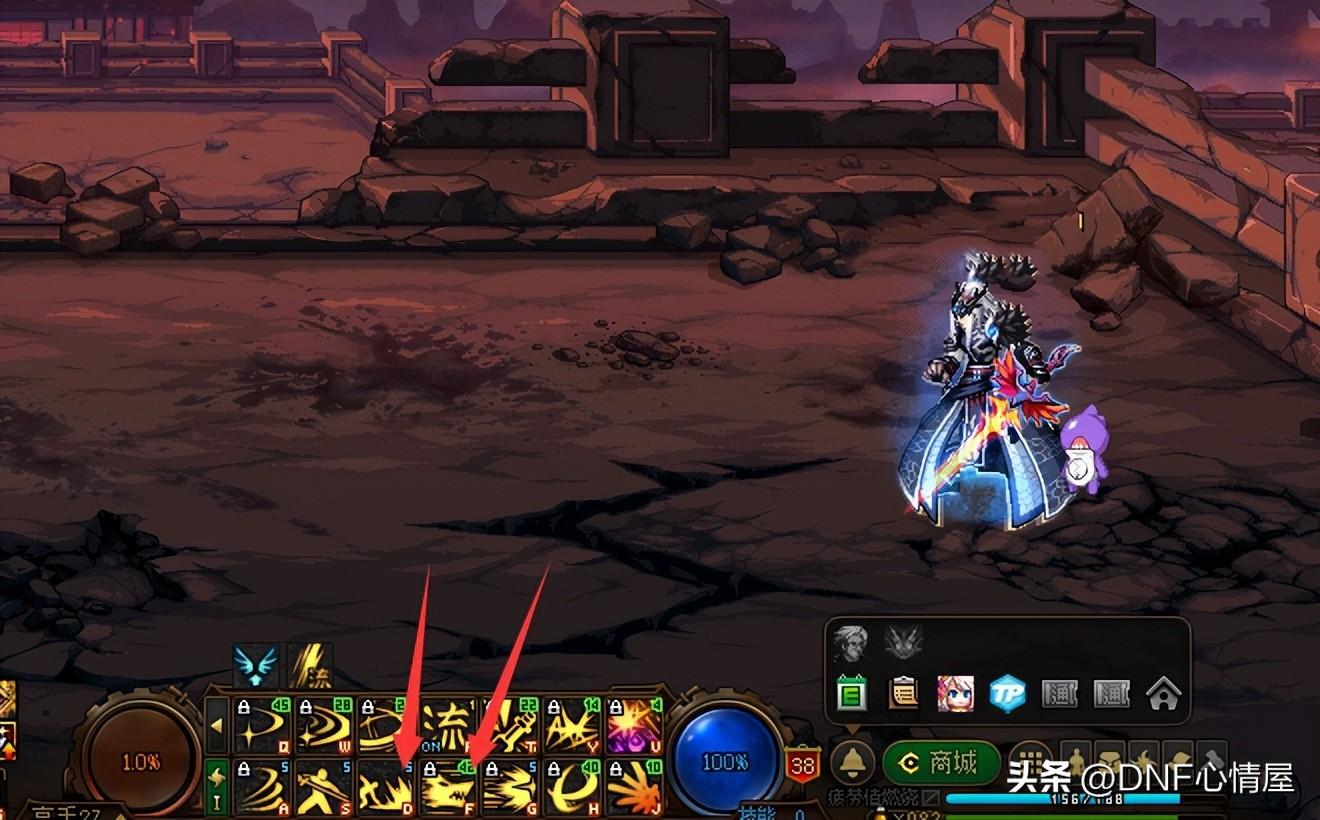Click the blue wings buff icon

[x=255, y=665]
